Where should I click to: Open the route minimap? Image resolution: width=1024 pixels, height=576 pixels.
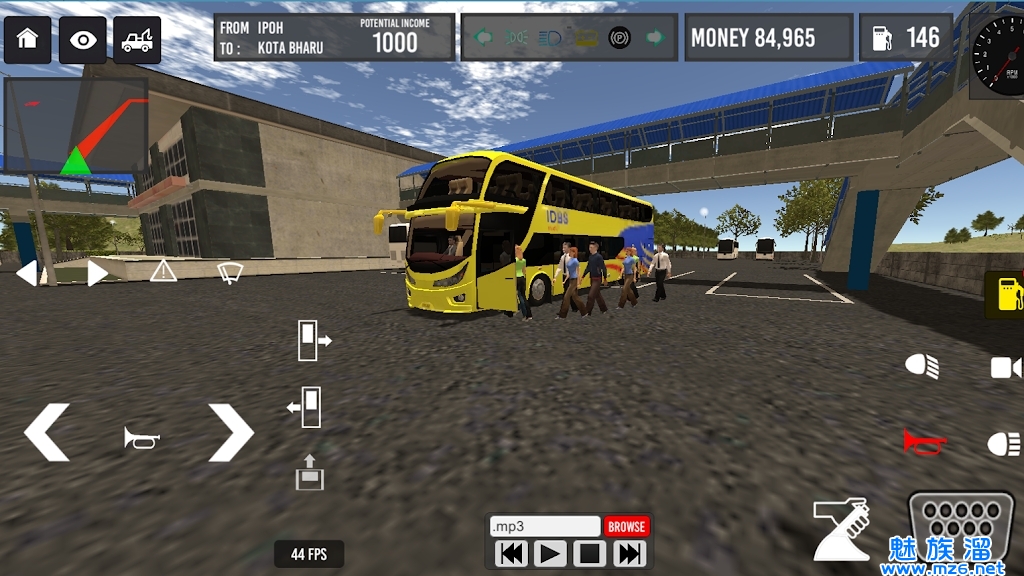coord(76,127)
